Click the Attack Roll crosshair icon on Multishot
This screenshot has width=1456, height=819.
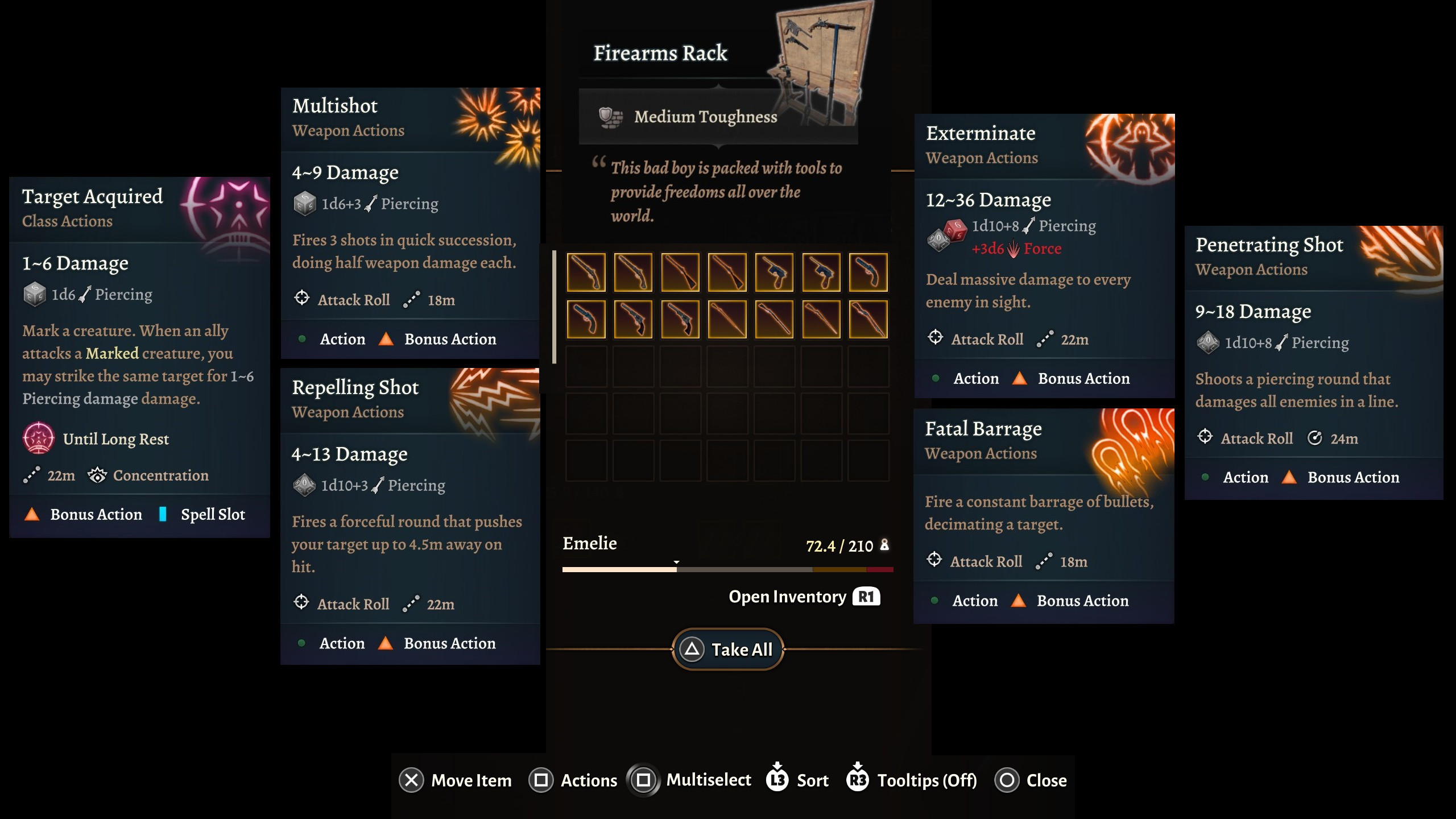(x=303, y=299)
